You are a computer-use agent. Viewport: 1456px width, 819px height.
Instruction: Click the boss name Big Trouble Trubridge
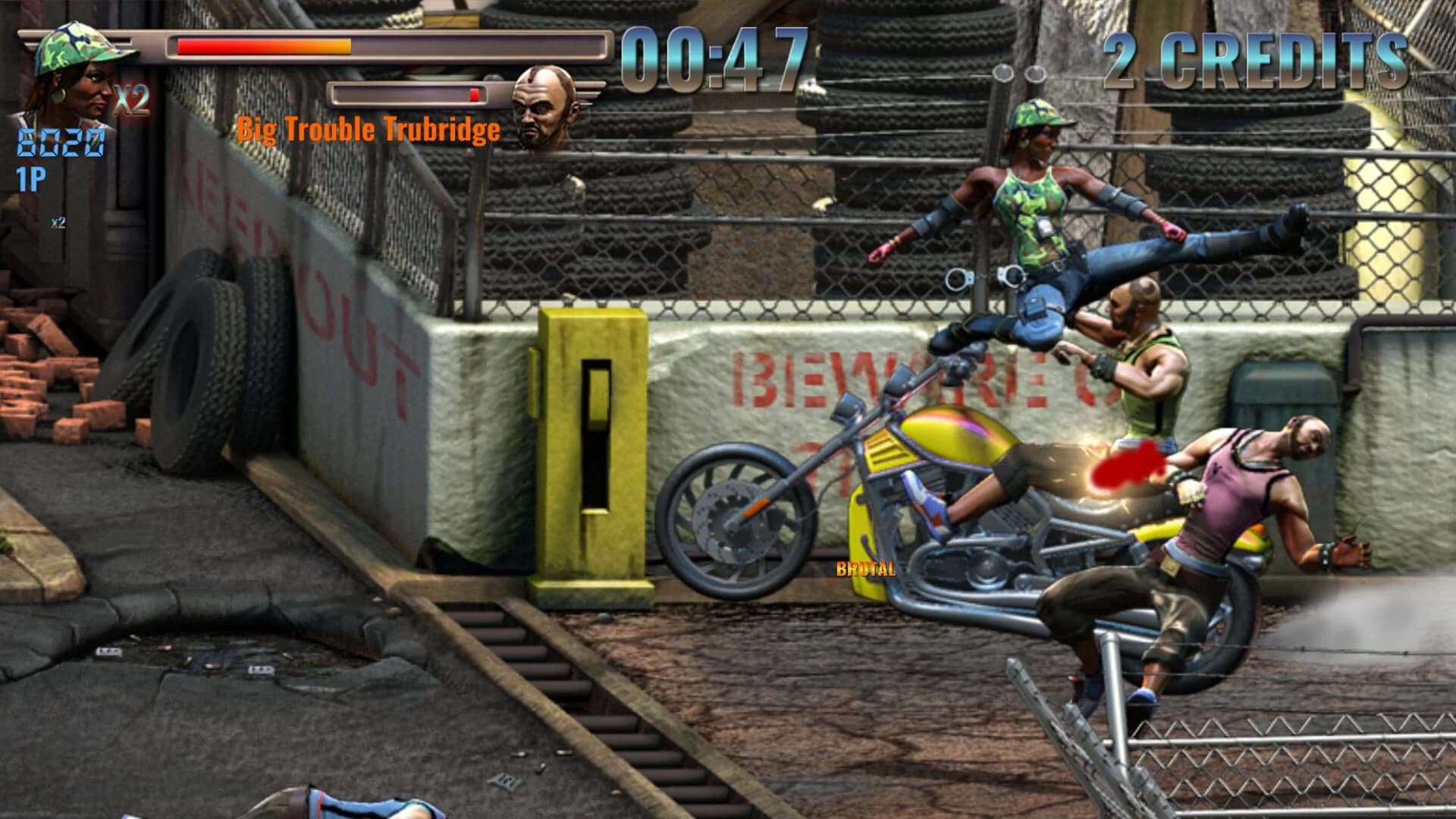[x=368, y=129]
